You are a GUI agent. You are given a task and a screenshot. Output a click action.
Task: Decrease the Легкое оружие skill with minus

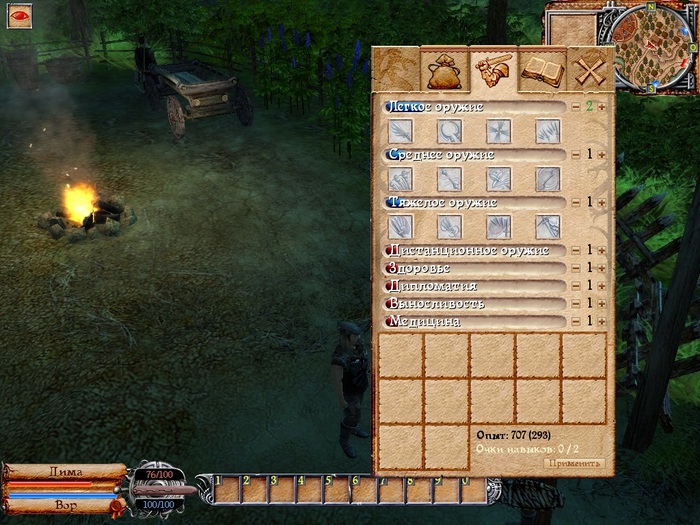click(576, 106)
